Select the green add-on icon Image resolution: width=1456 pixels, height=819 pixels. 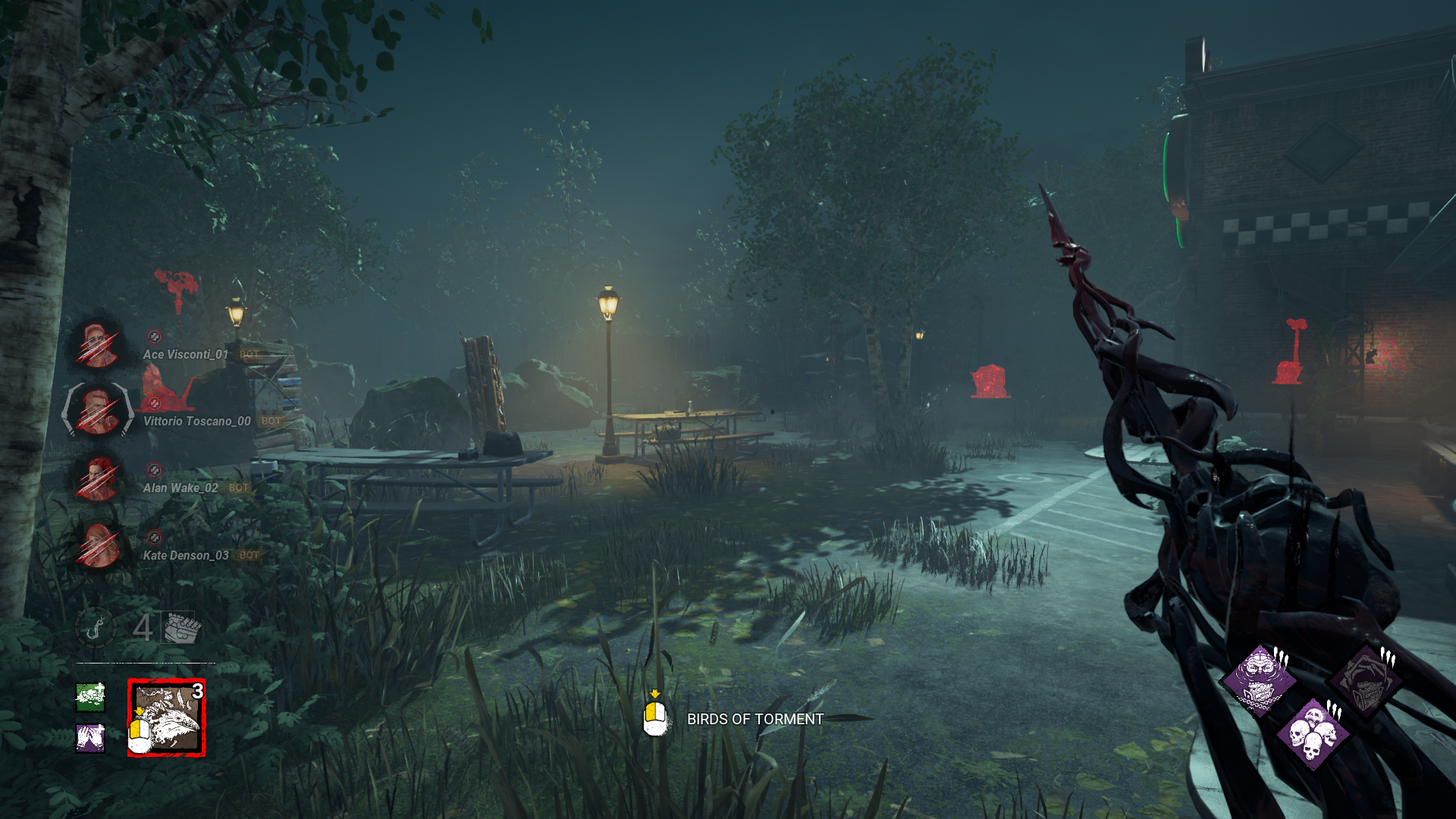coord(90,697)
